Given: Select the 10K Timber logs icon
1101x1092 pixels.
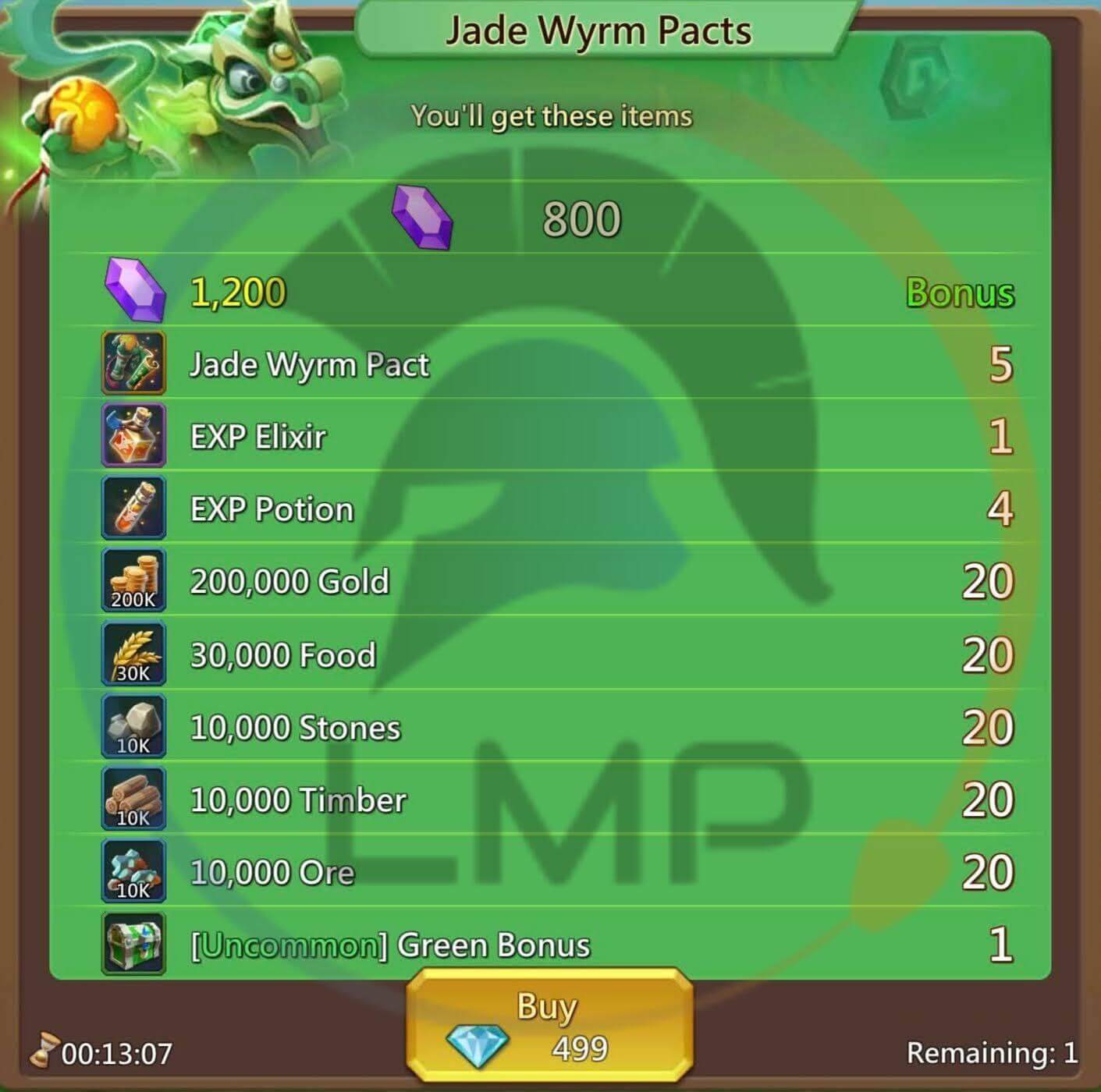Looking at the screenshot, I should tap(133, 799).
